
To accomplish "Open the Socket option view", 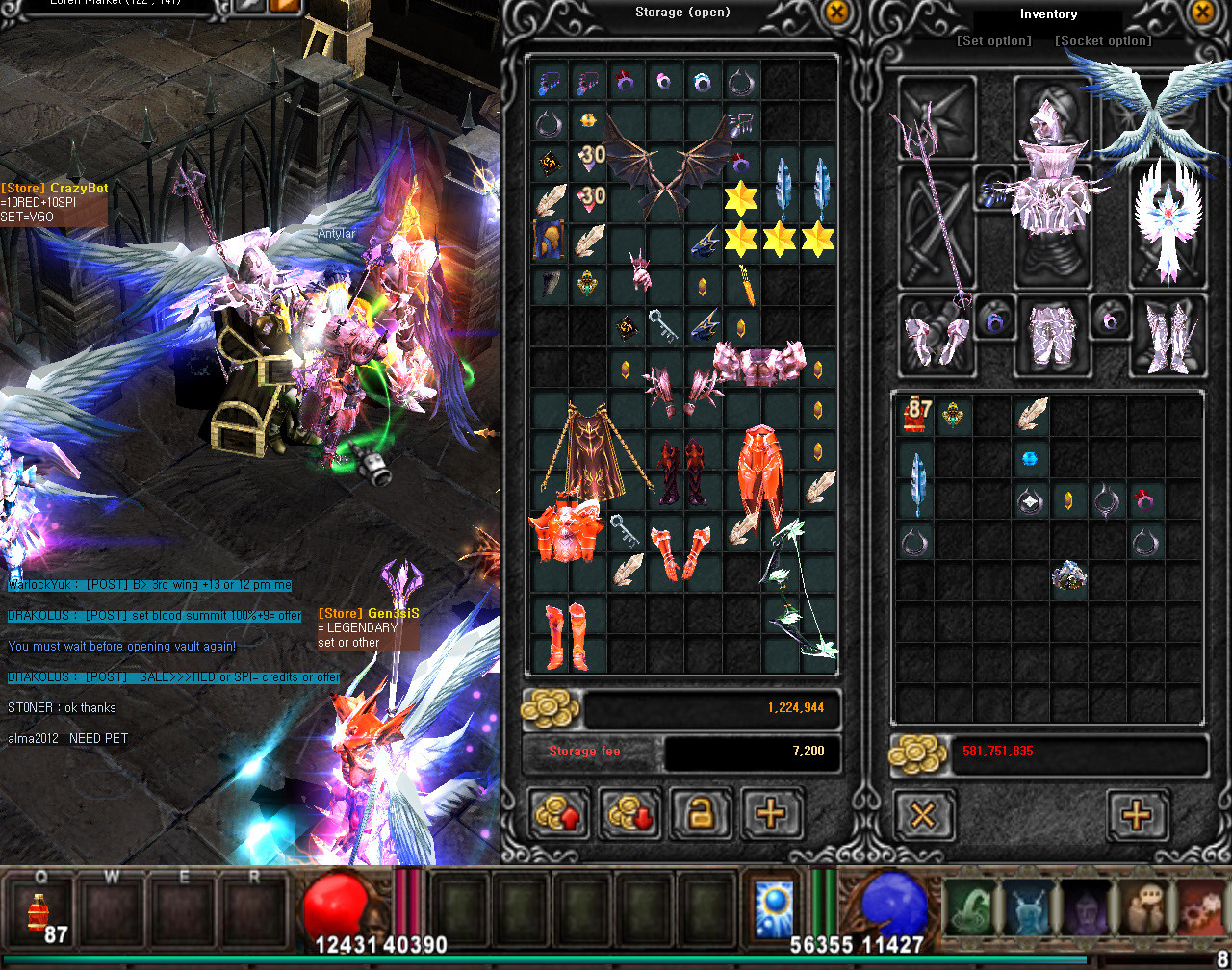I will point(1103,40).
